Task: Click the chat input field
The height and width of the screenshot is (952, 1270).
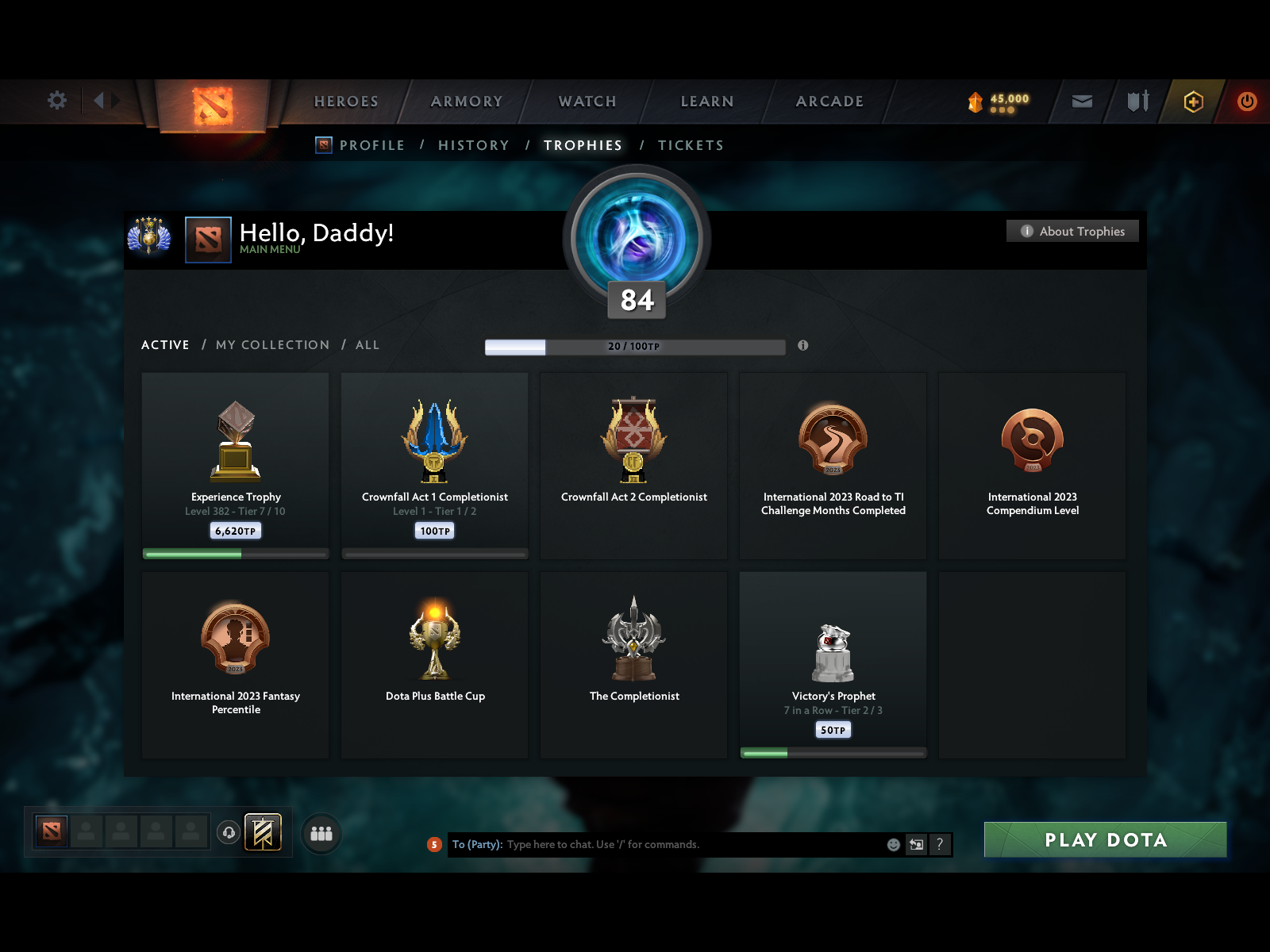Action: (675, 844)
